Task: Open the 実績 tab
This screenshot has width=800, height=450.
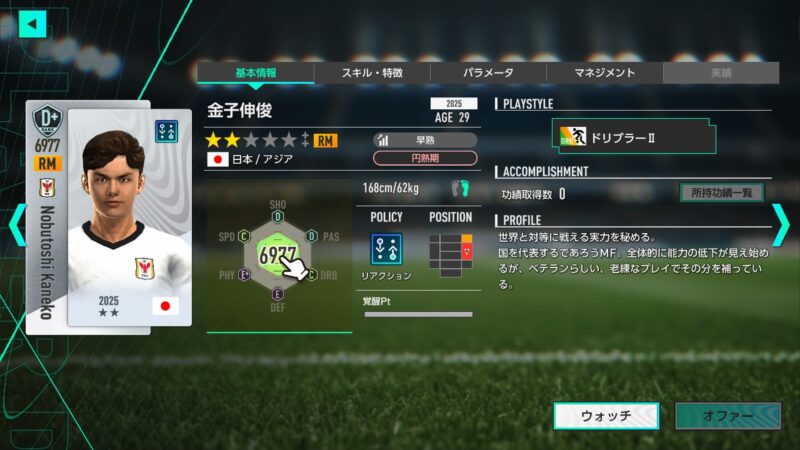Action: [x=720, y=73]
